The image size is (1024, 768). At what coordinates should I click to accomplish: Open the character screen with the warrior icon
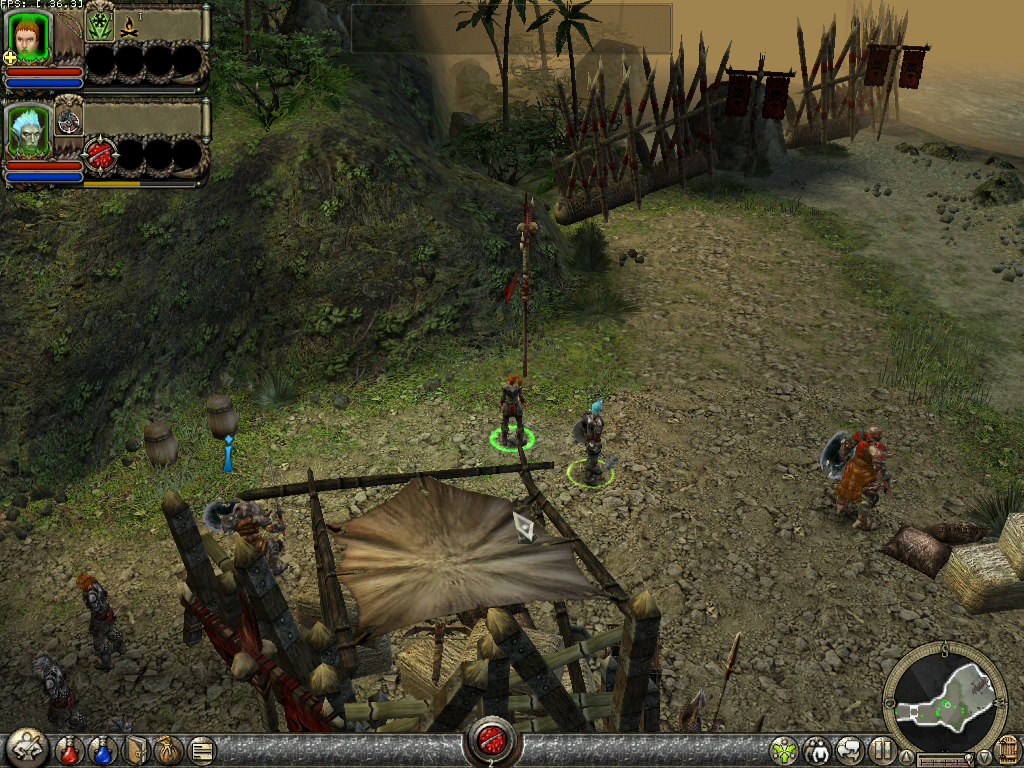(x=25, y=748)
